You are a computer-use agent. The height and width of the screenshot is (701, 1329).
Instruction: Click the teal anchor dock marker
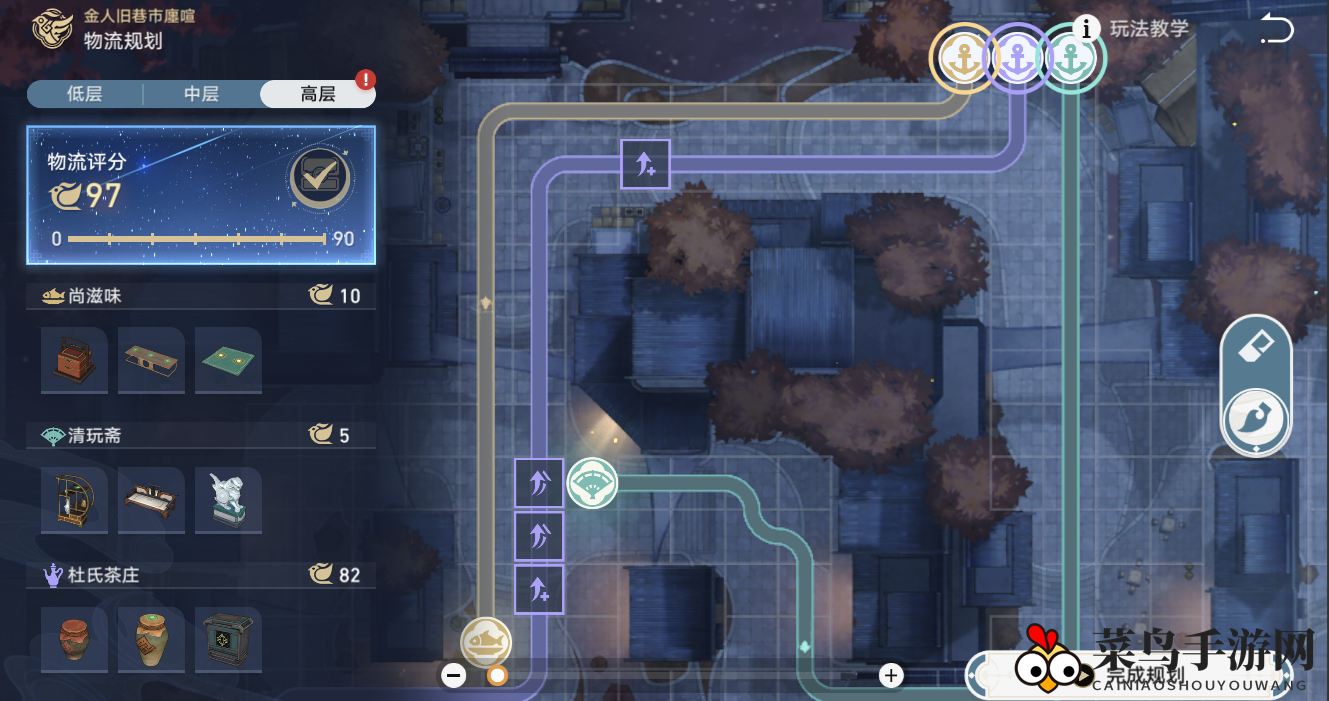[1071, 59]
